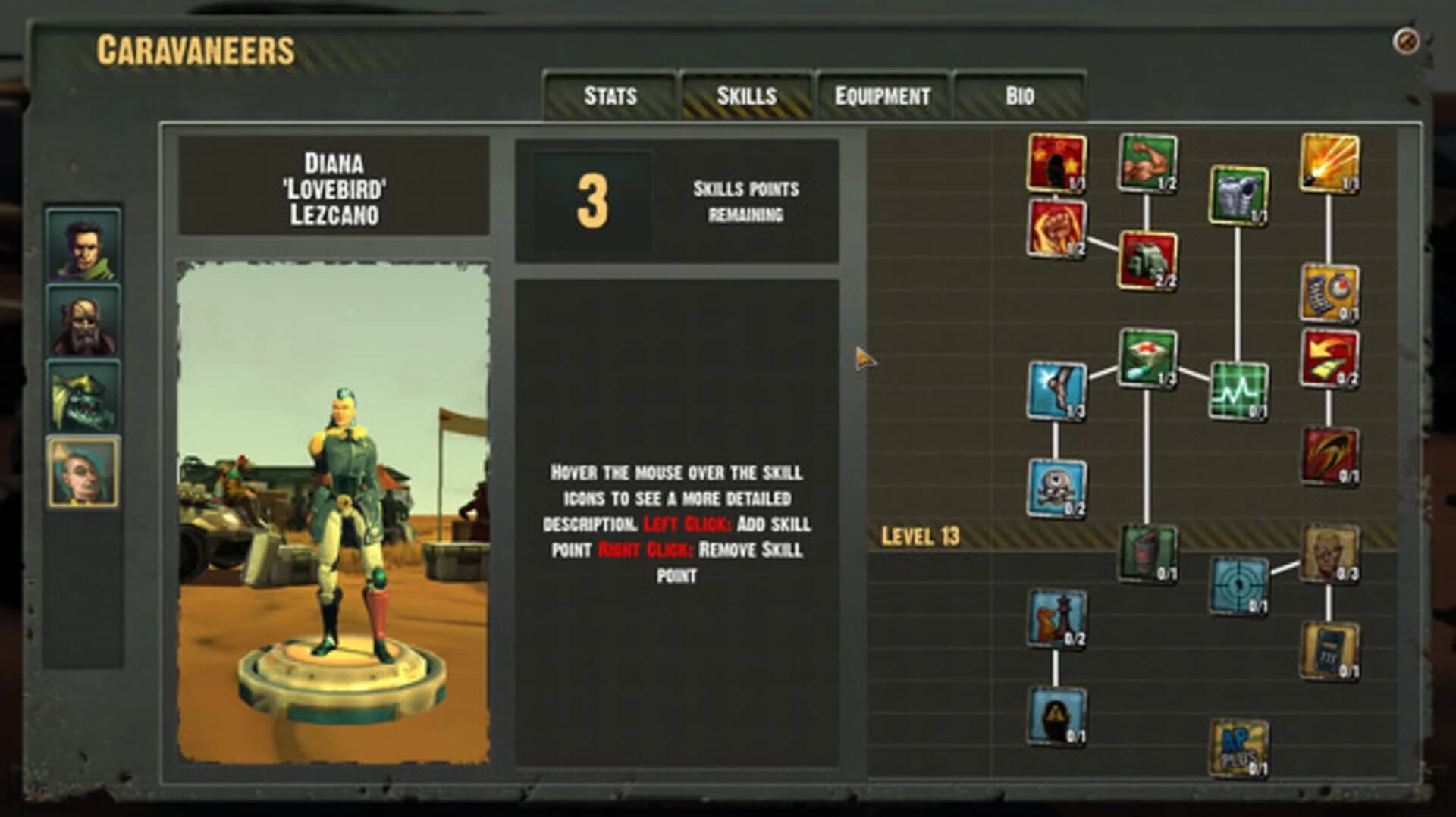Click the grenade explosion skill at tree top
Image resolution: width=1456 pixels, height=817 pixels.
pyautogui.click(x=1058, y=163)
